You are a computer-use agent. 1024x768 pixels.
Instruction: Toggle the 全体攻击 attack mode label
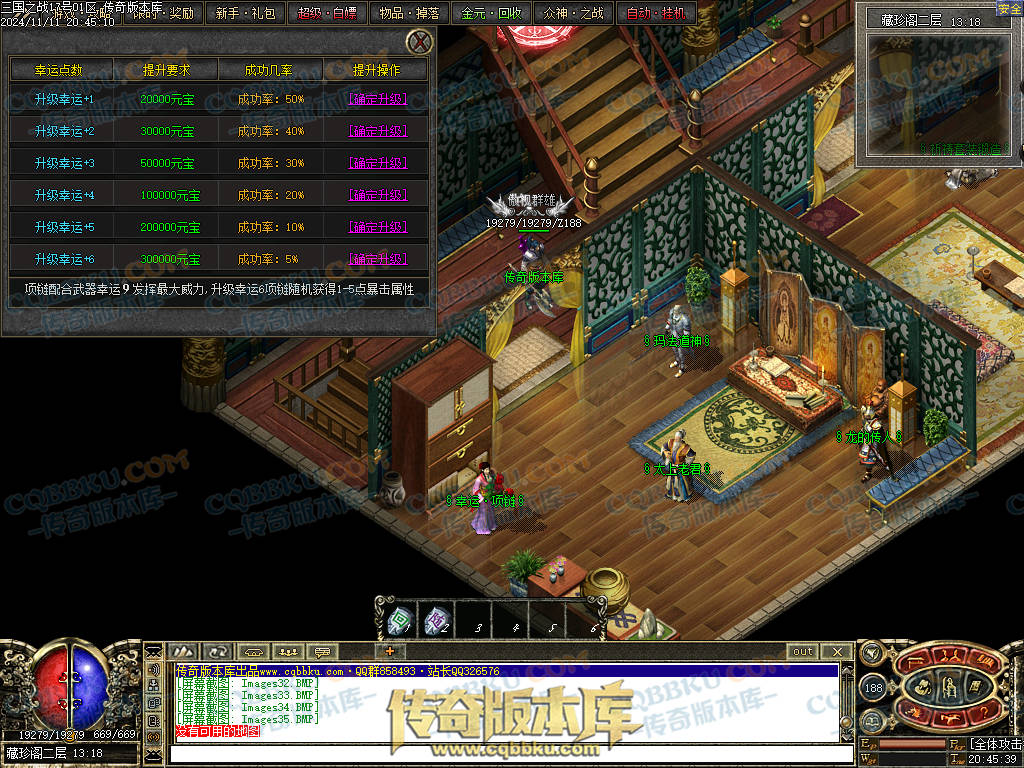point(996,743)
